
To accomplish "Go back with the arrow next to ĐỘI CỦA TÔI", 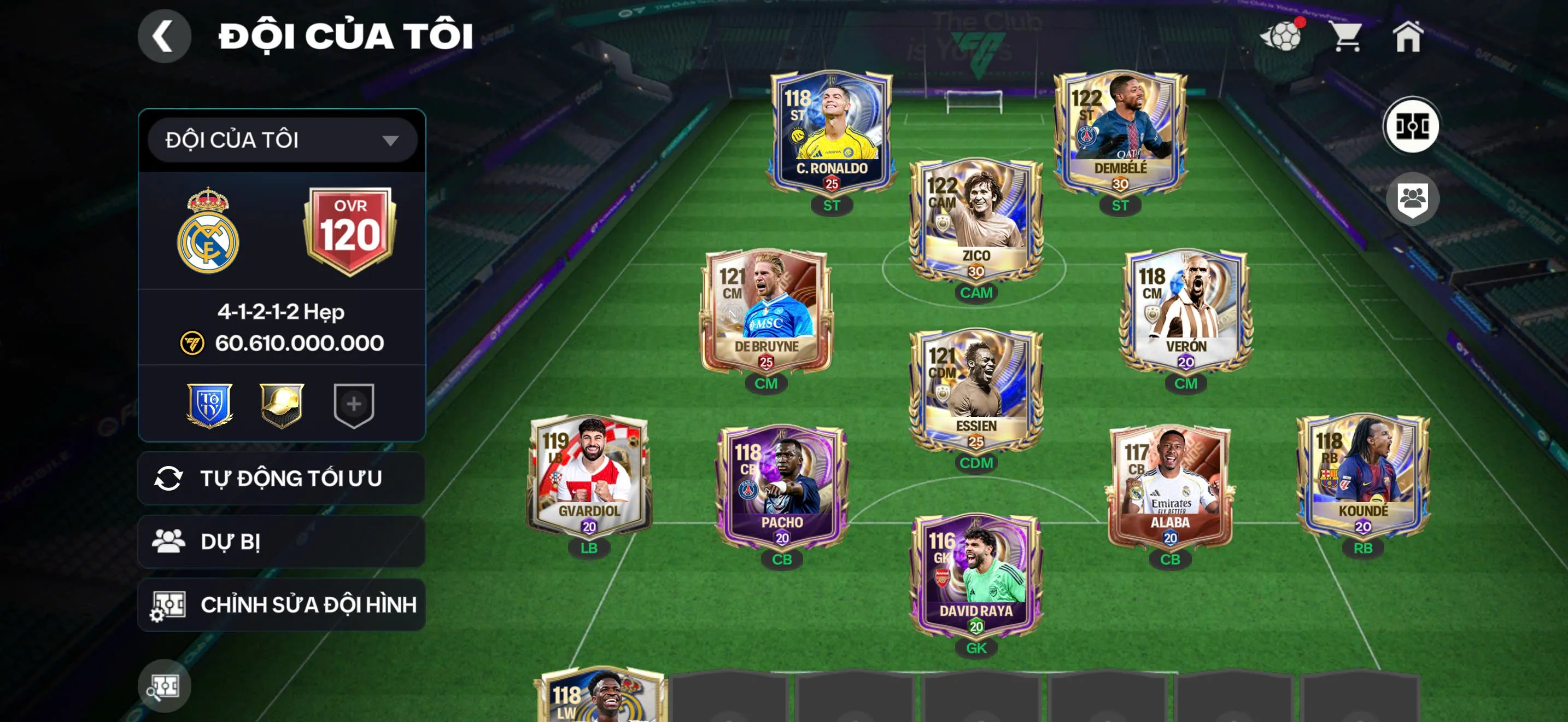I will [x=165, y=36].
